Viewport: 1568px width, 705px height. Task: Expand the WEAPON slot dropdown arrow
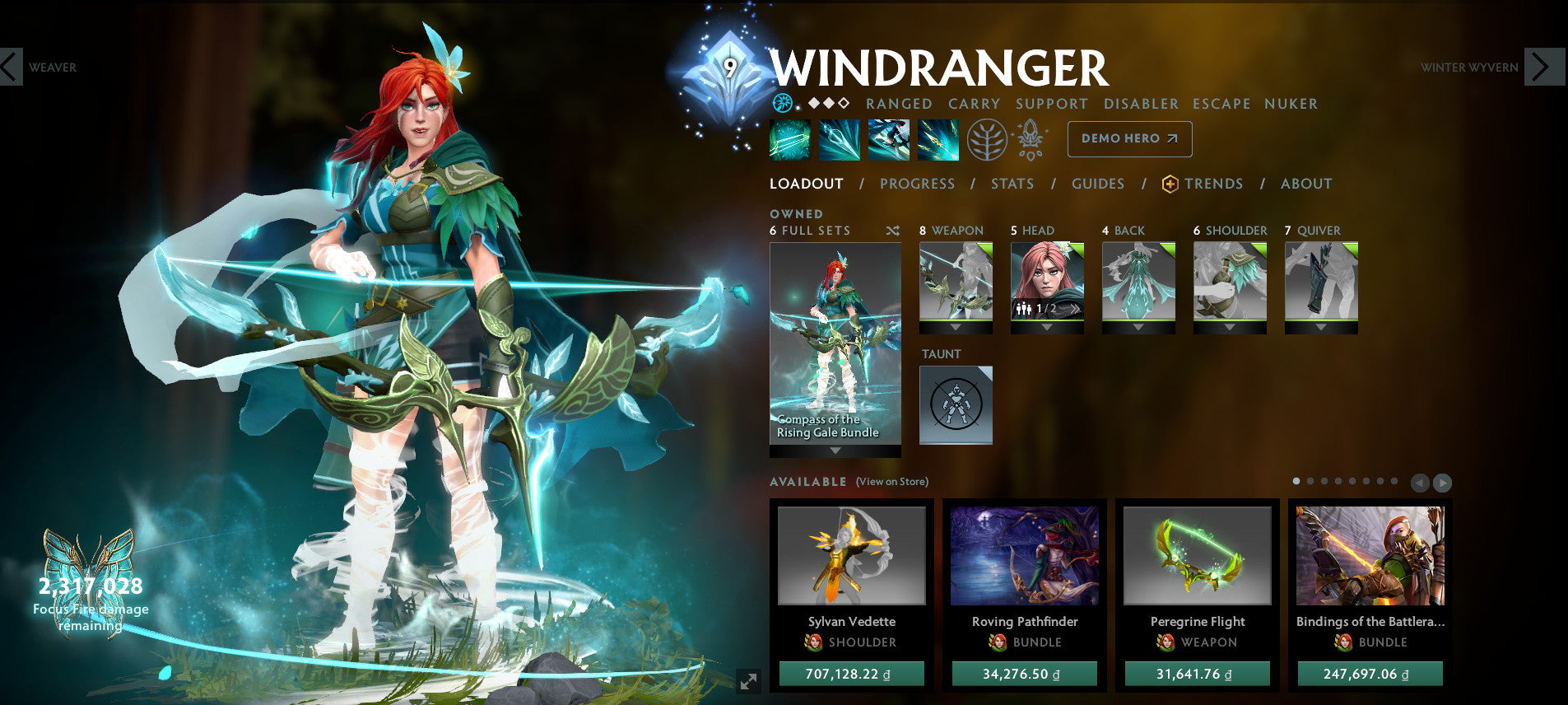(955, 327)
